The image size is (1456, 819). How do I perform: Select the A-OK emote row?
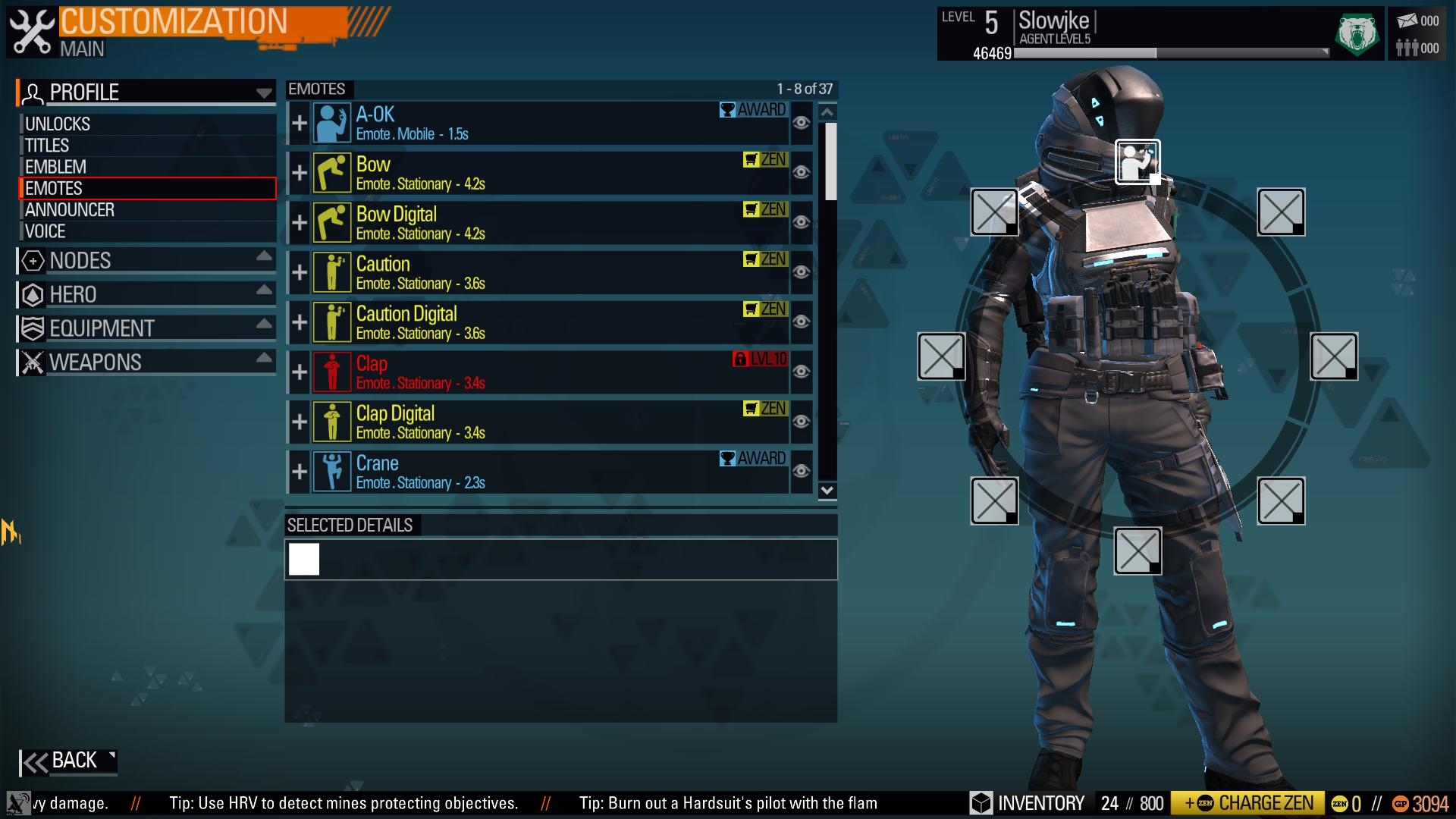click(x=531, y=124)
